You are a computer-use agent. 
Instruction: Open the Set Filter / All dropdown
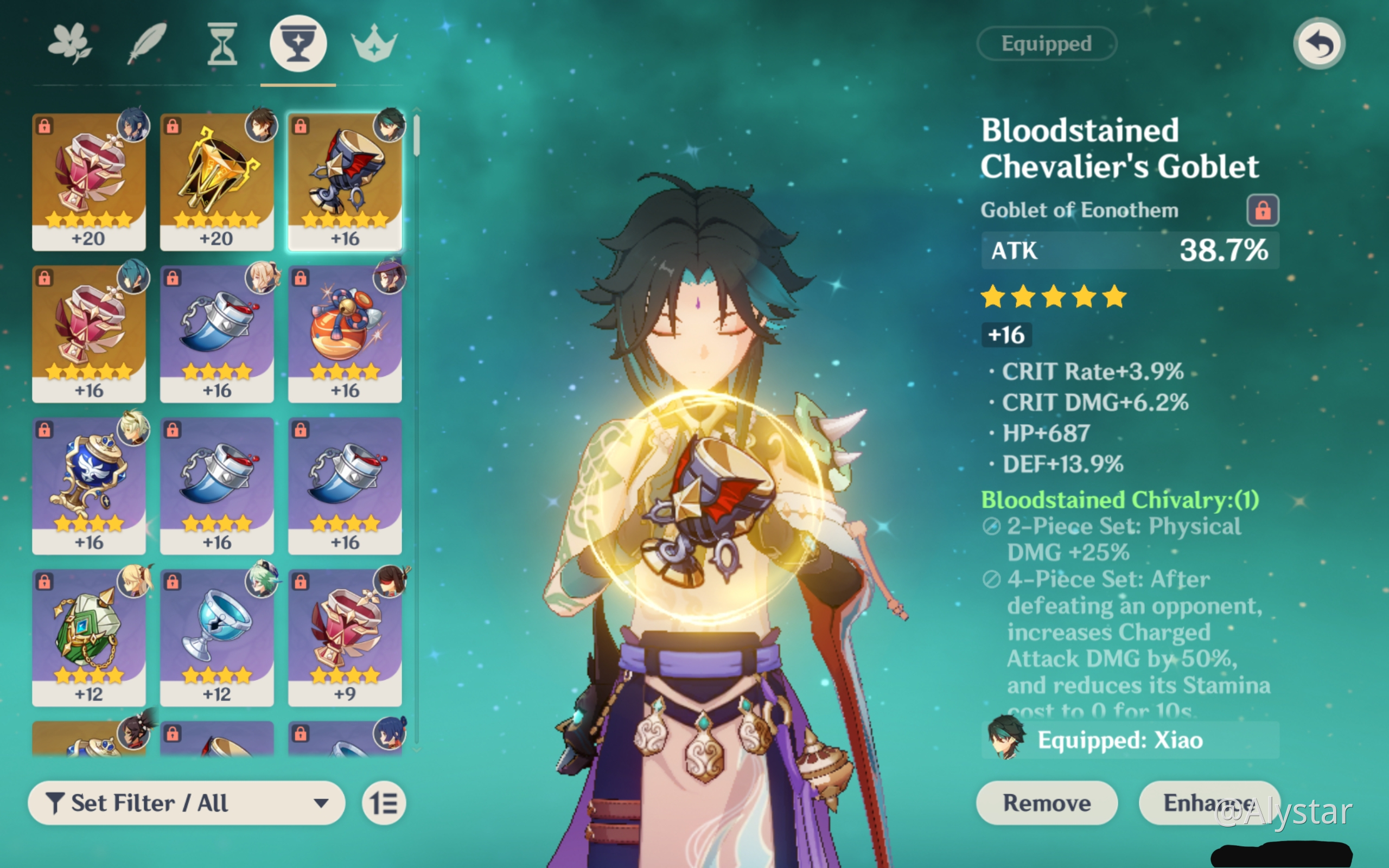tap(187, 802)
